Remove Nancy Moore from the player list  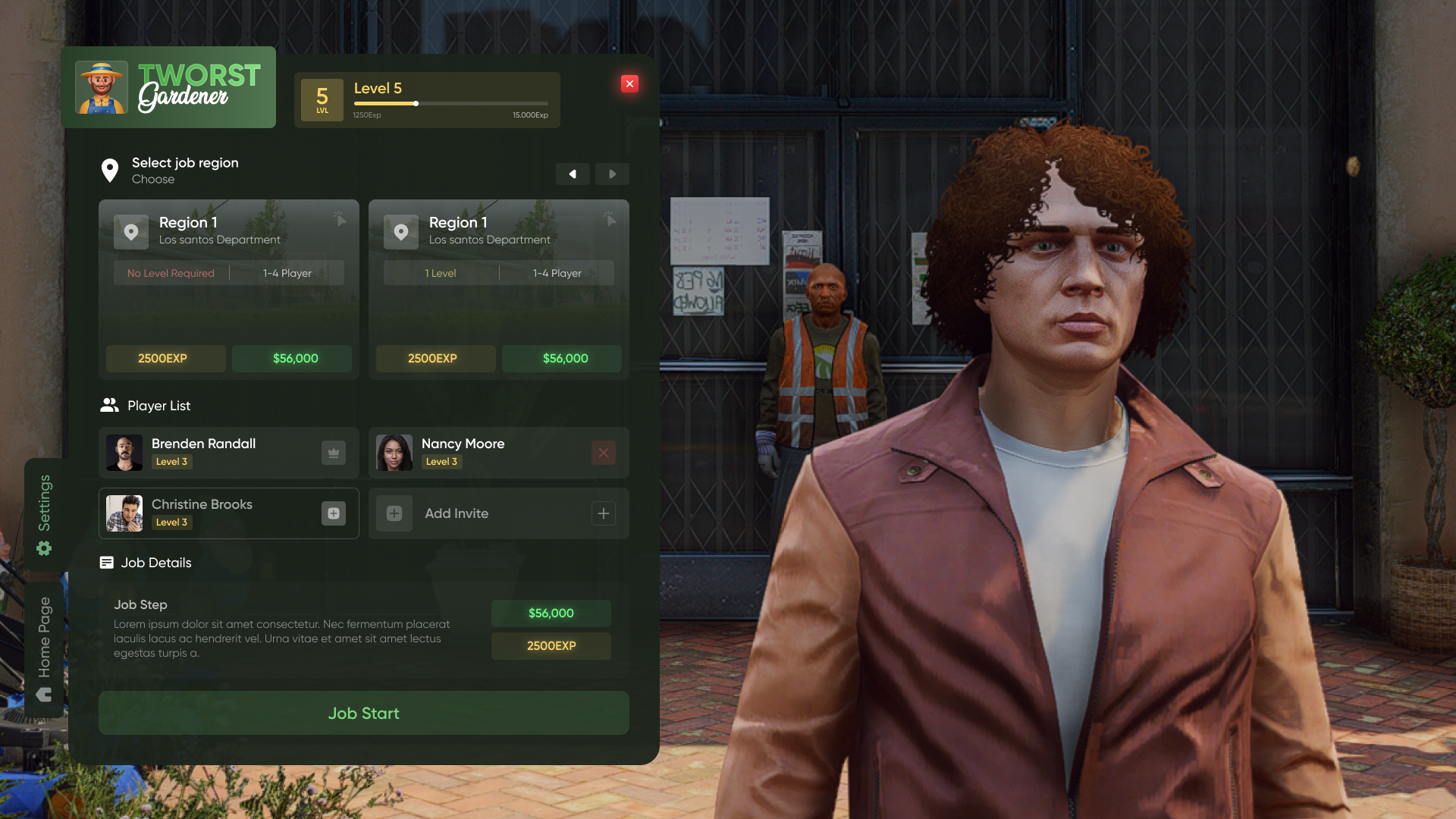(603, 452)
